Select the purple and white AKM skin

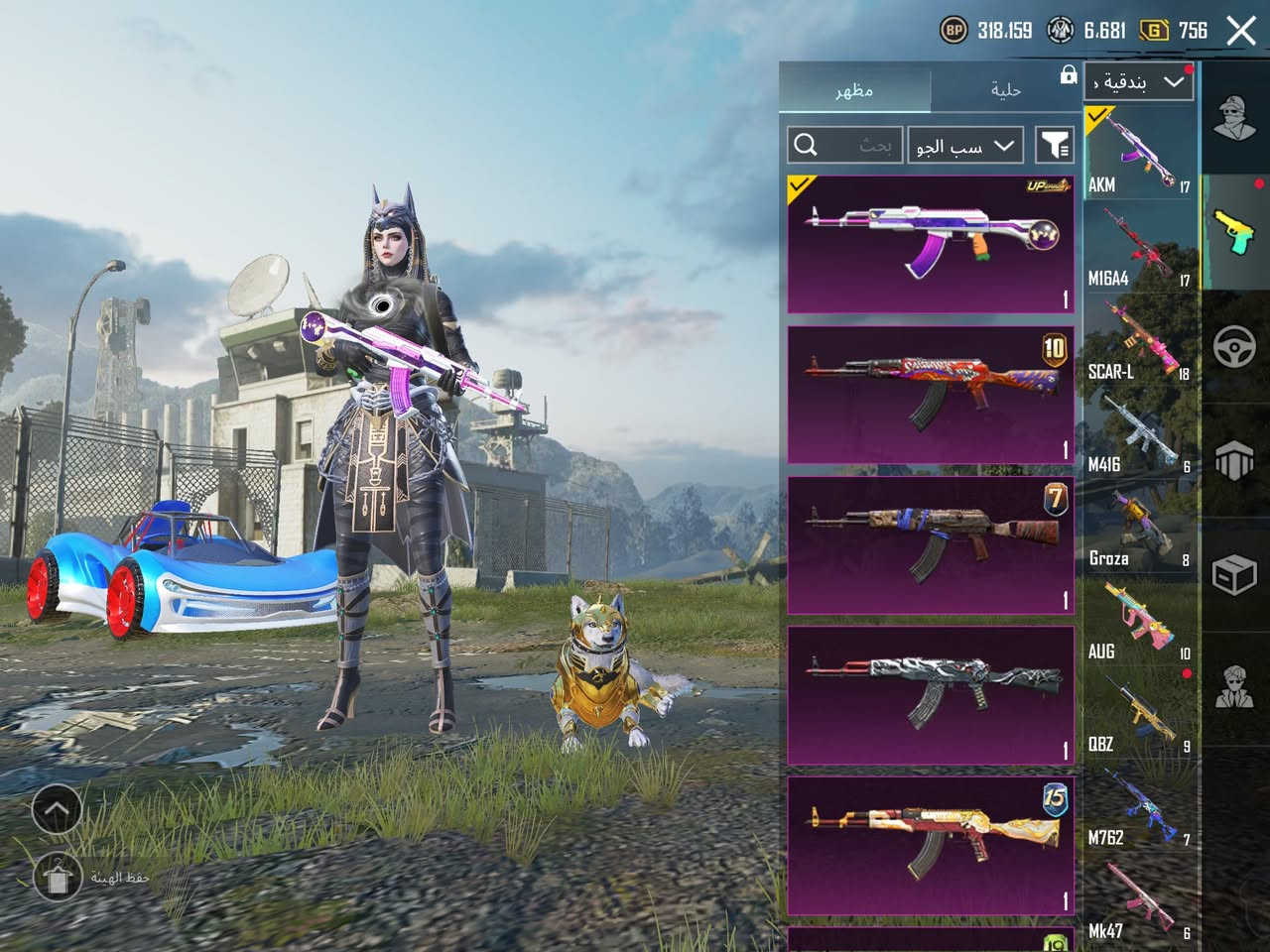point(930,244)
